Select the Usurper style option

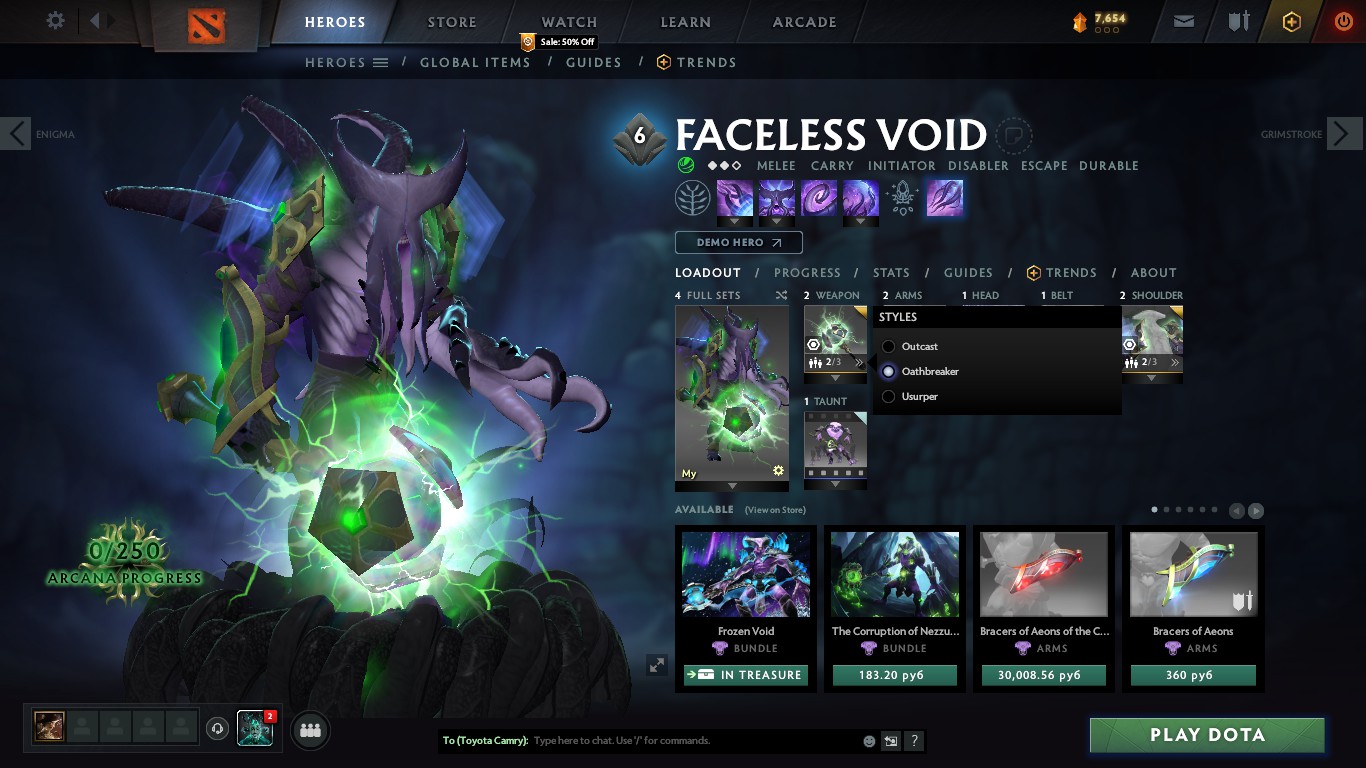point(887,396)
